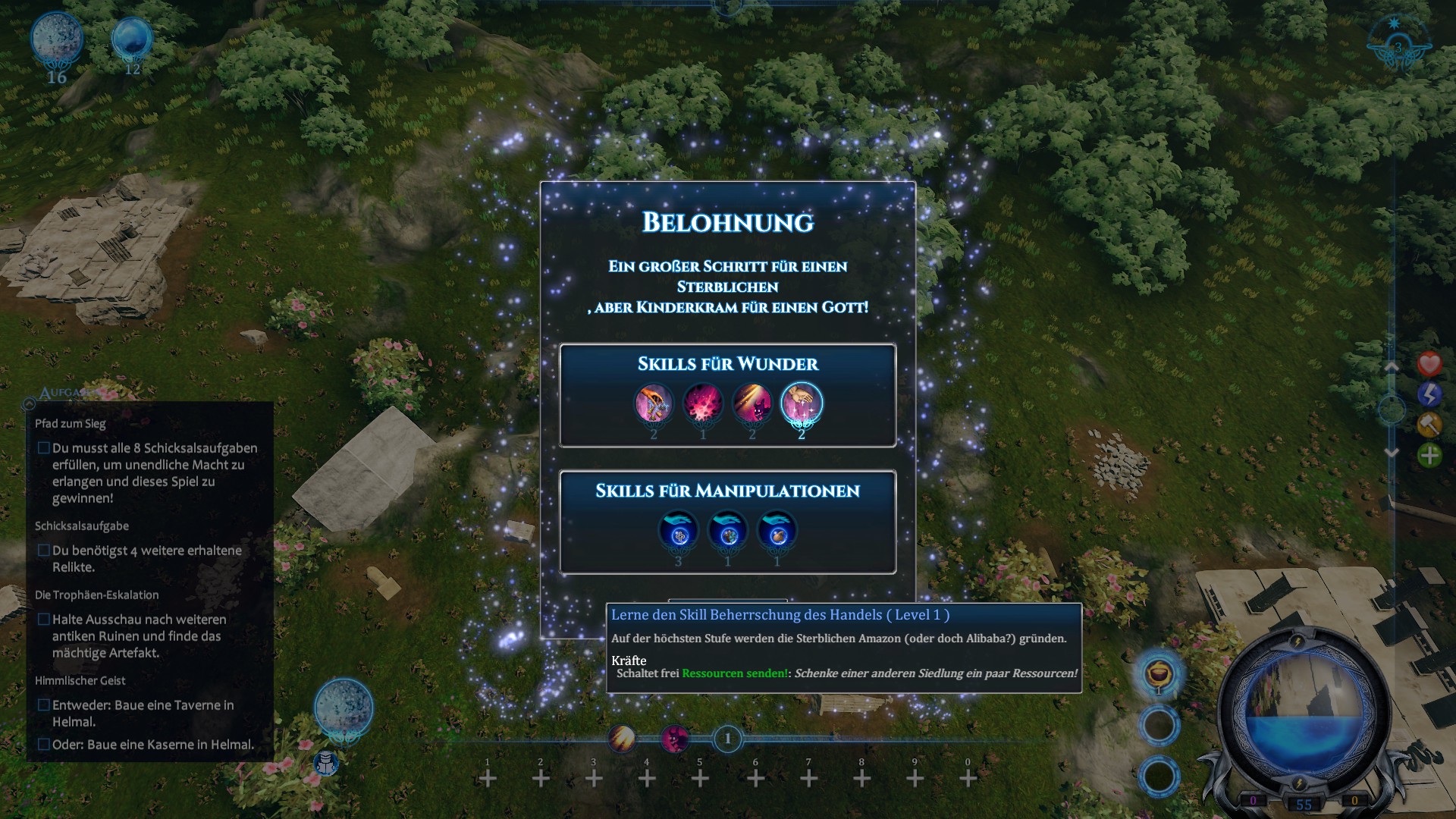Select the fiery streak icon on timeline
The image size is (1456, 819).
coord(622,738)
